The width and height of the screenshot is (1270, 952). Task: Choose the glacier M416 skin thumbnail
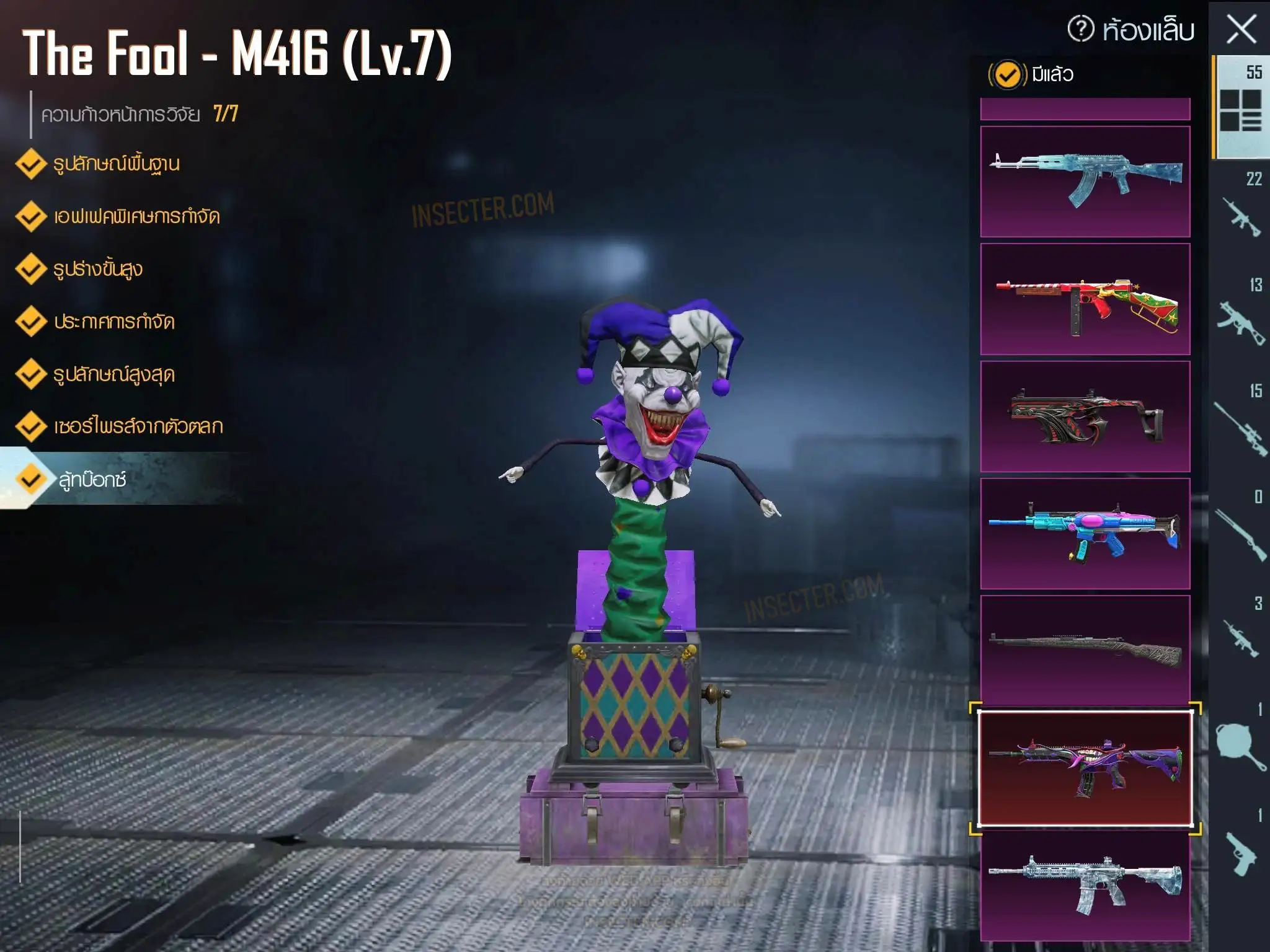(x=1085, y=885)
